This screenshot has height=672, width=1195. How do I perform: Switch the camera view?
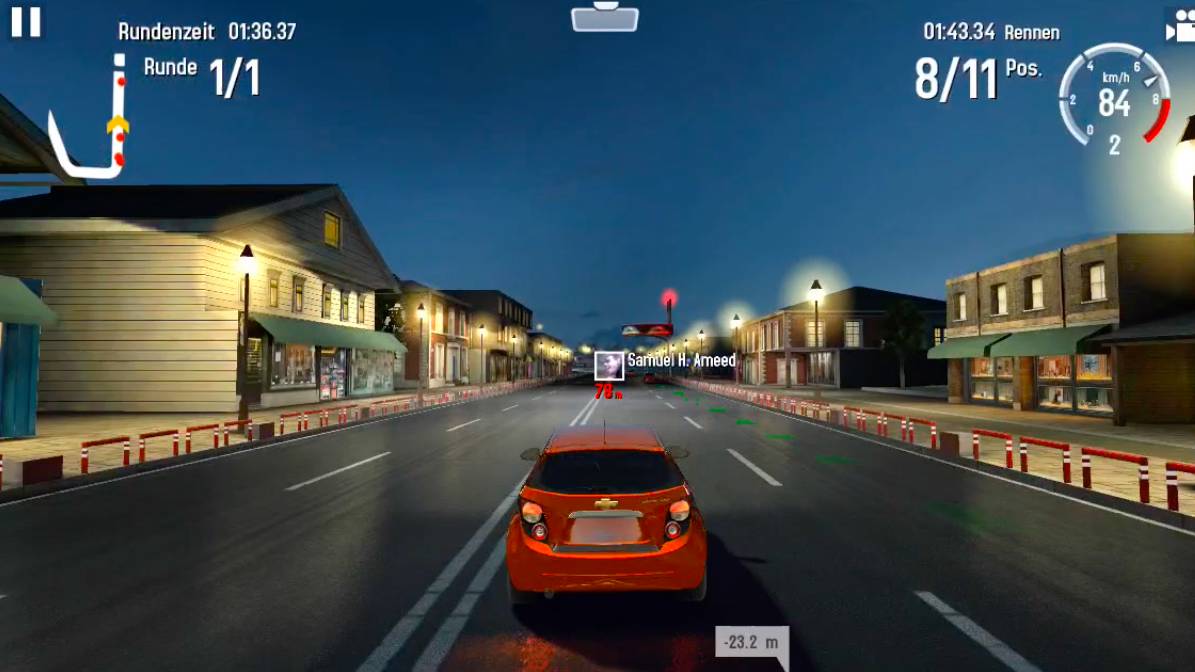click(x=1180, y=27)
